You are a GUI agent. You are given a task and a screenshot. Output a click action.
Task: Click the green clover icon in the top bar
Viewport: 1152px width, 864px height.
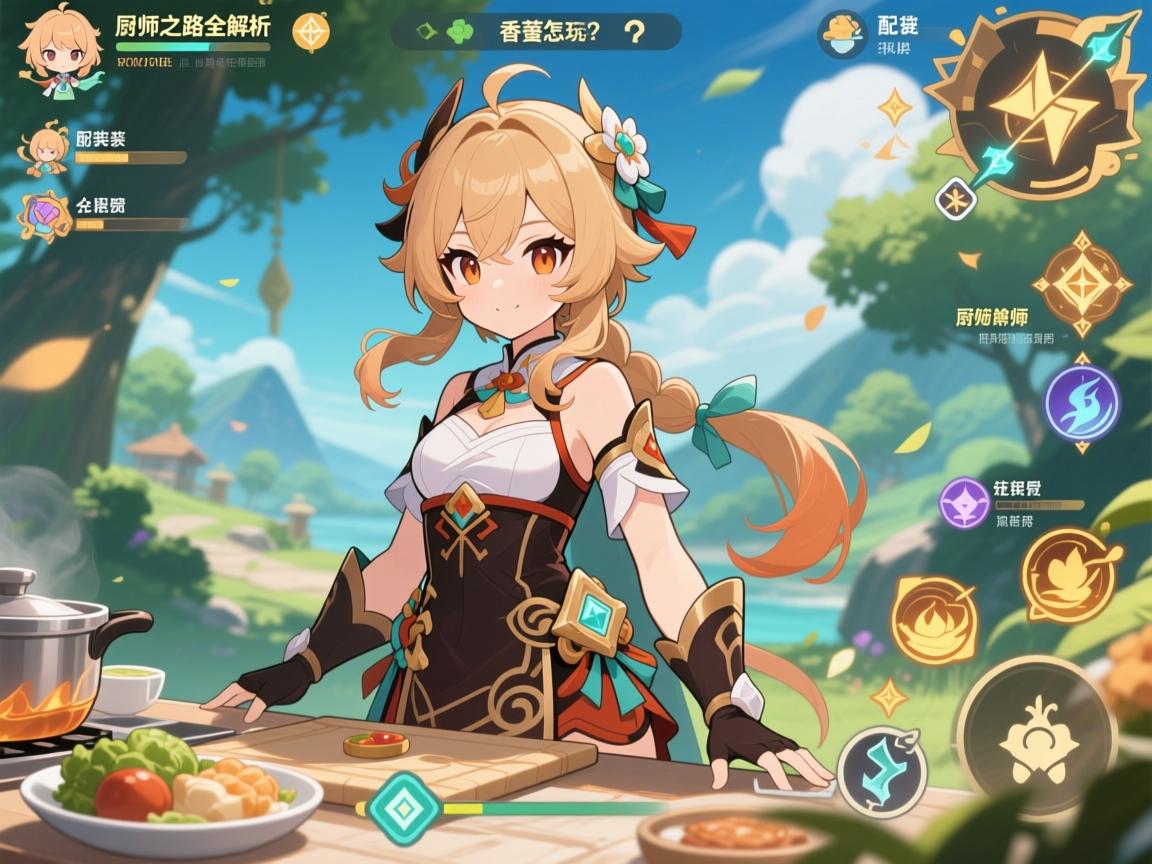click(458, 31)
